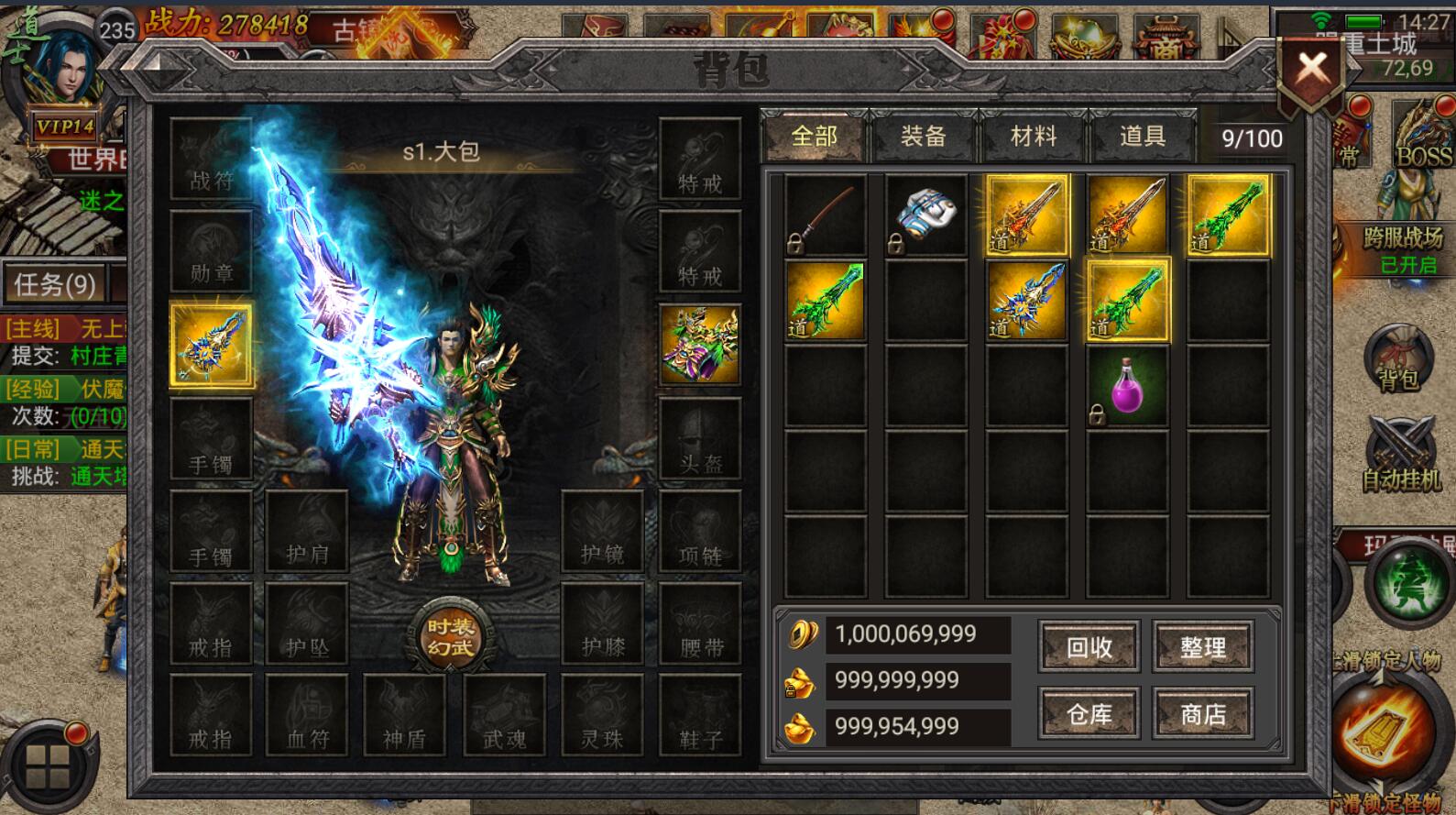
Task: Open the 任务(9) quest panel
Action: 55,285
